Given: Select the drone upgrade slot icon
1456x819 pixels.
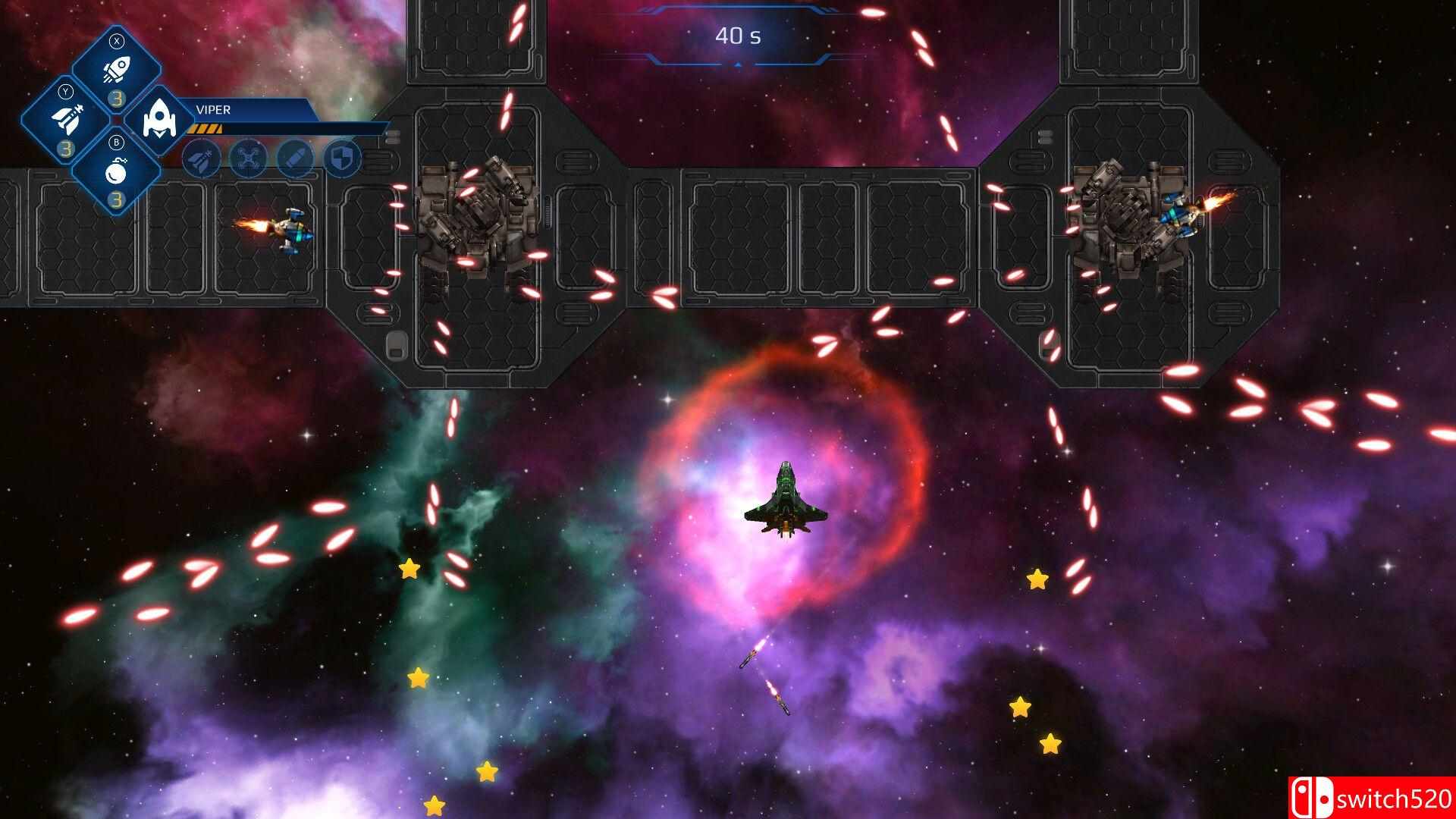Looking at the screenshot, I should coord(248,159).
